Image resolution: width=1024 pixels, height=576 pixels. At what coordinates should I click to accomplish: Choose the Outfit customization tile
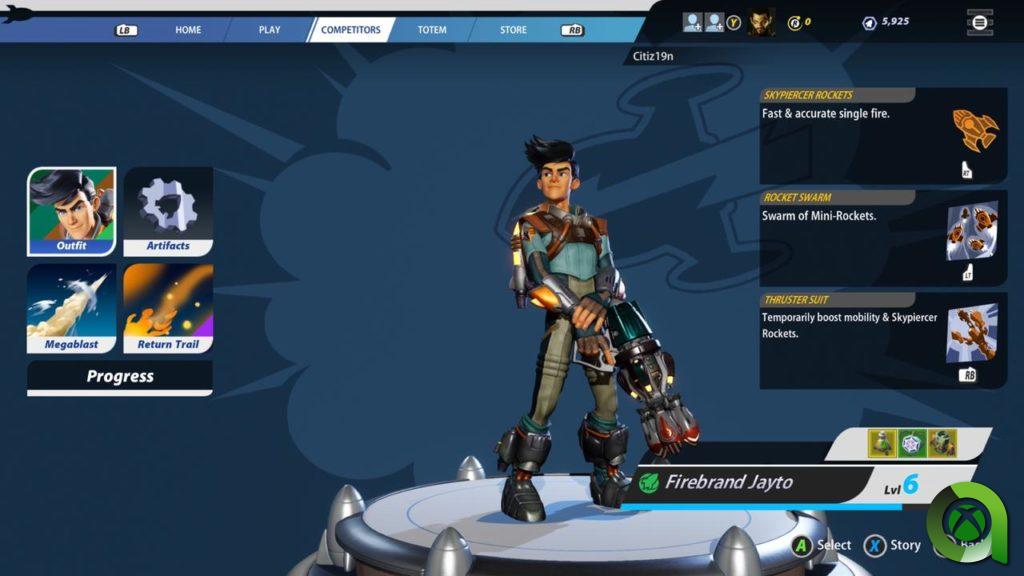[71, 211]
